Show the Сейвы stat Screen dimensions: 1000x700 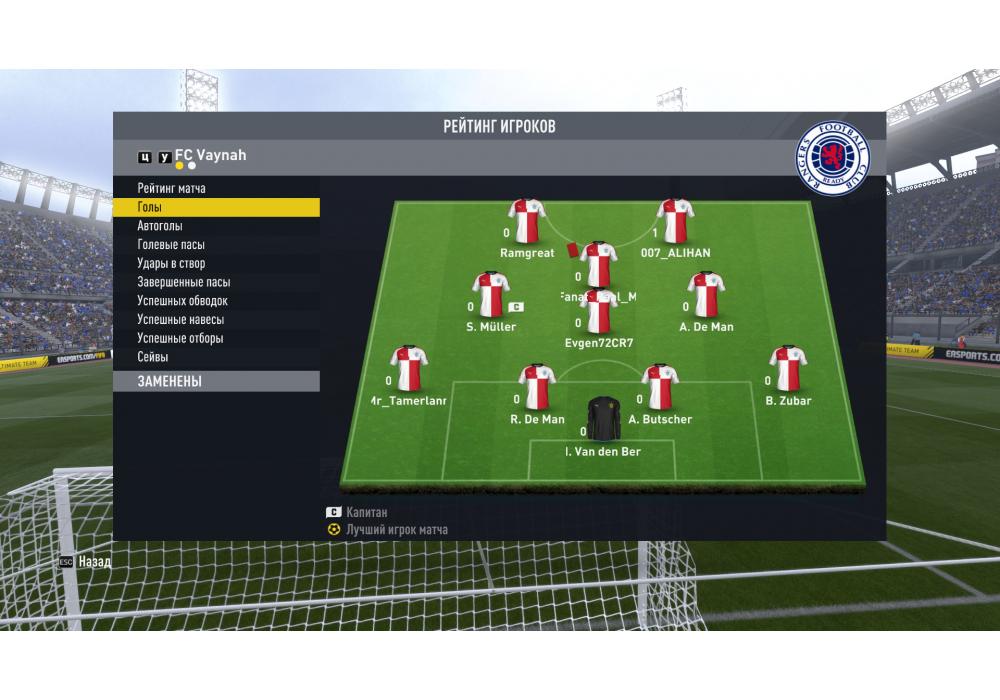point(153,357)
